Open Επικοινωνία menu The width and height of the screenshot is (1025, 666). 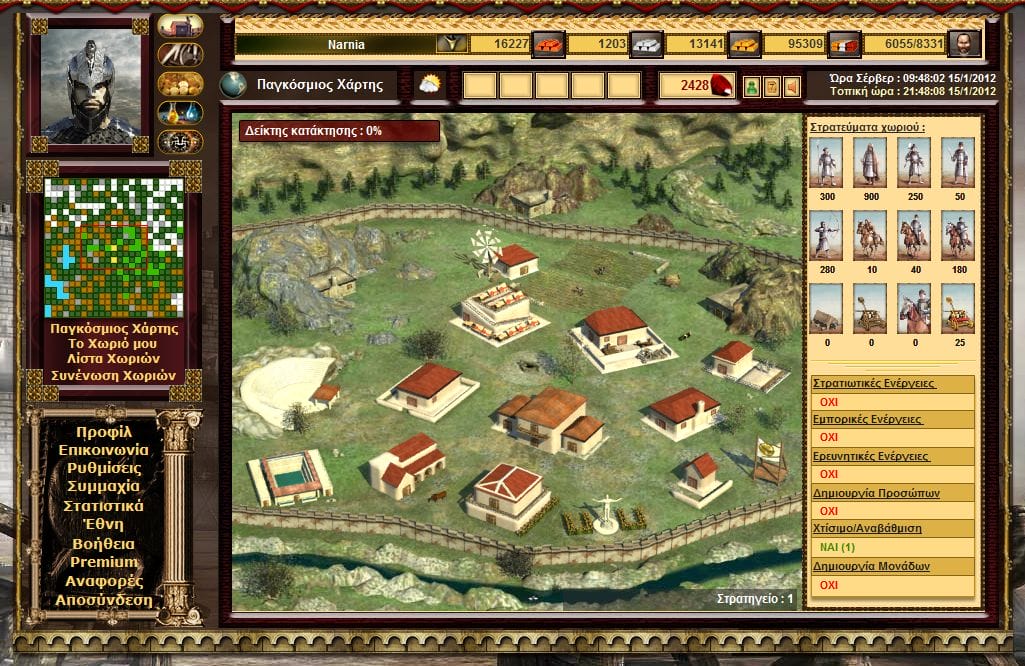(x=103, y=450)
